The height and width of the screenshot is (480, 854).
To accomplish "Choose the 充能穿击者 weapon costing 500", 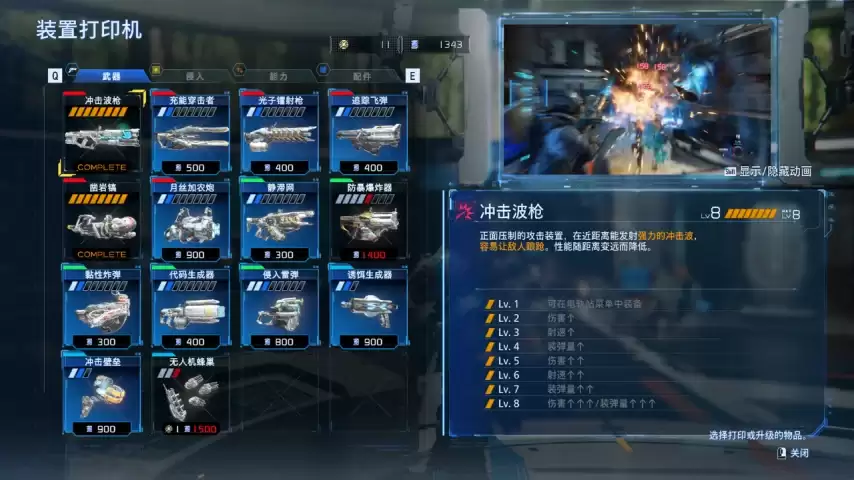I will (192, 133).
